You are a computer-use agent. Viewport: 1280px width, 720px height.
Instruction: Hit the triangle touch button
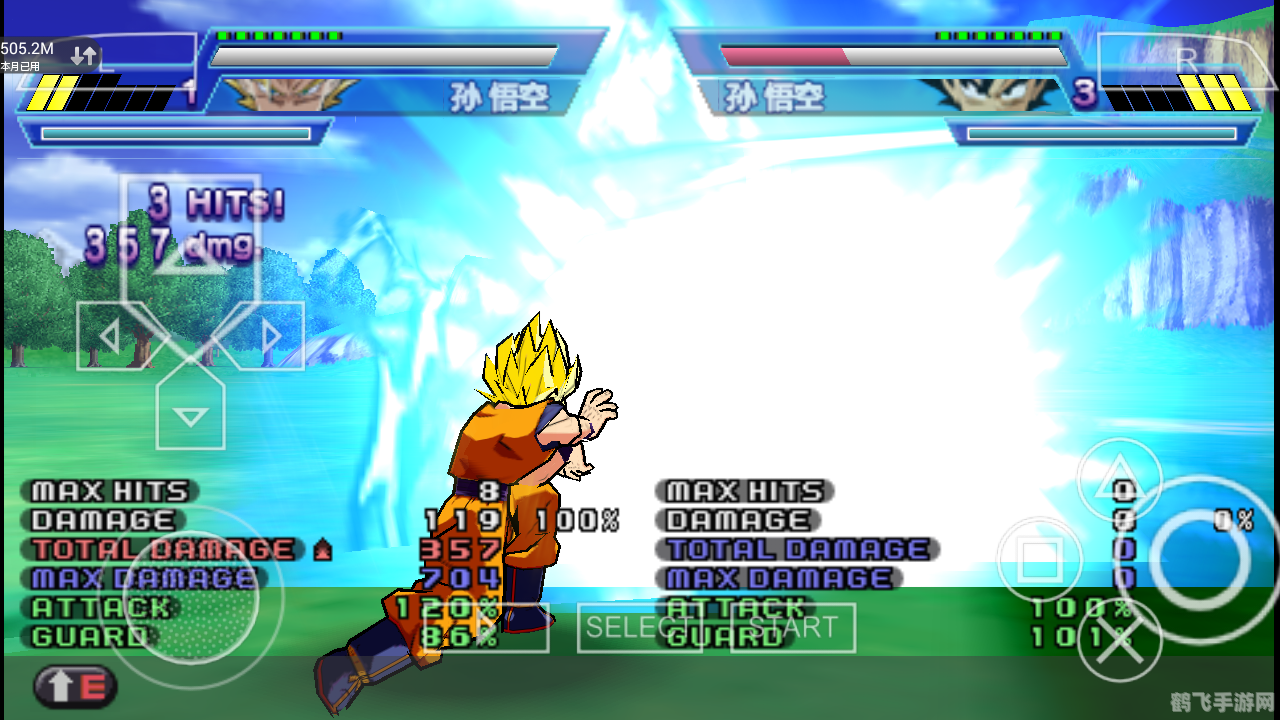coord(1120,480)
